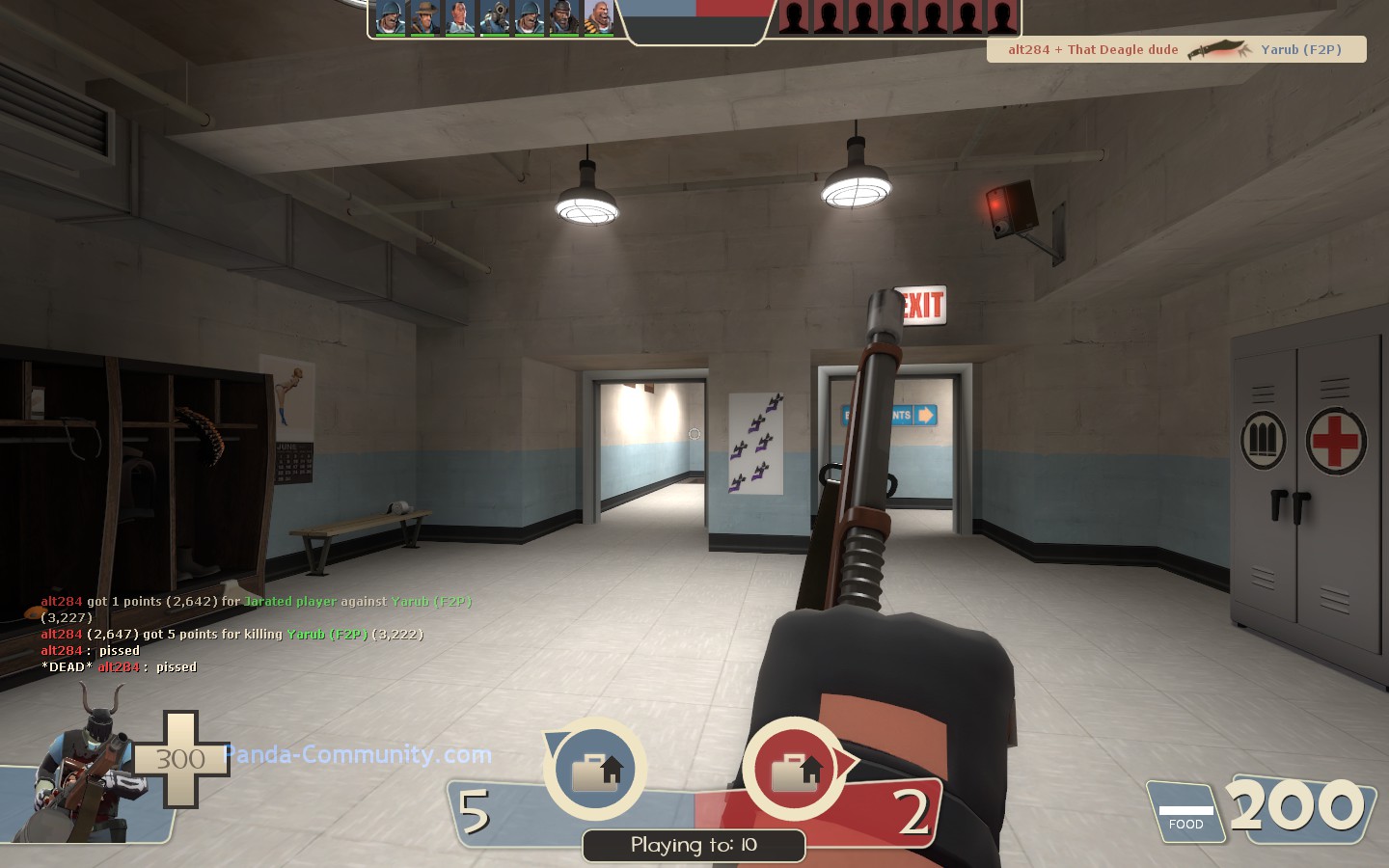Select the Medic class portrait in team roster

tap(458, 14)
